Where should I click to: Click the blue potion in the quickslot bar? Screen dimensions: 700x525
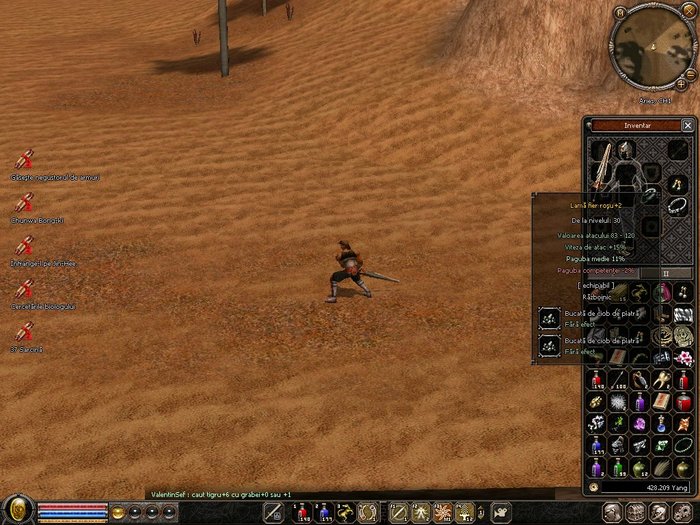click(x=325, y=513)
